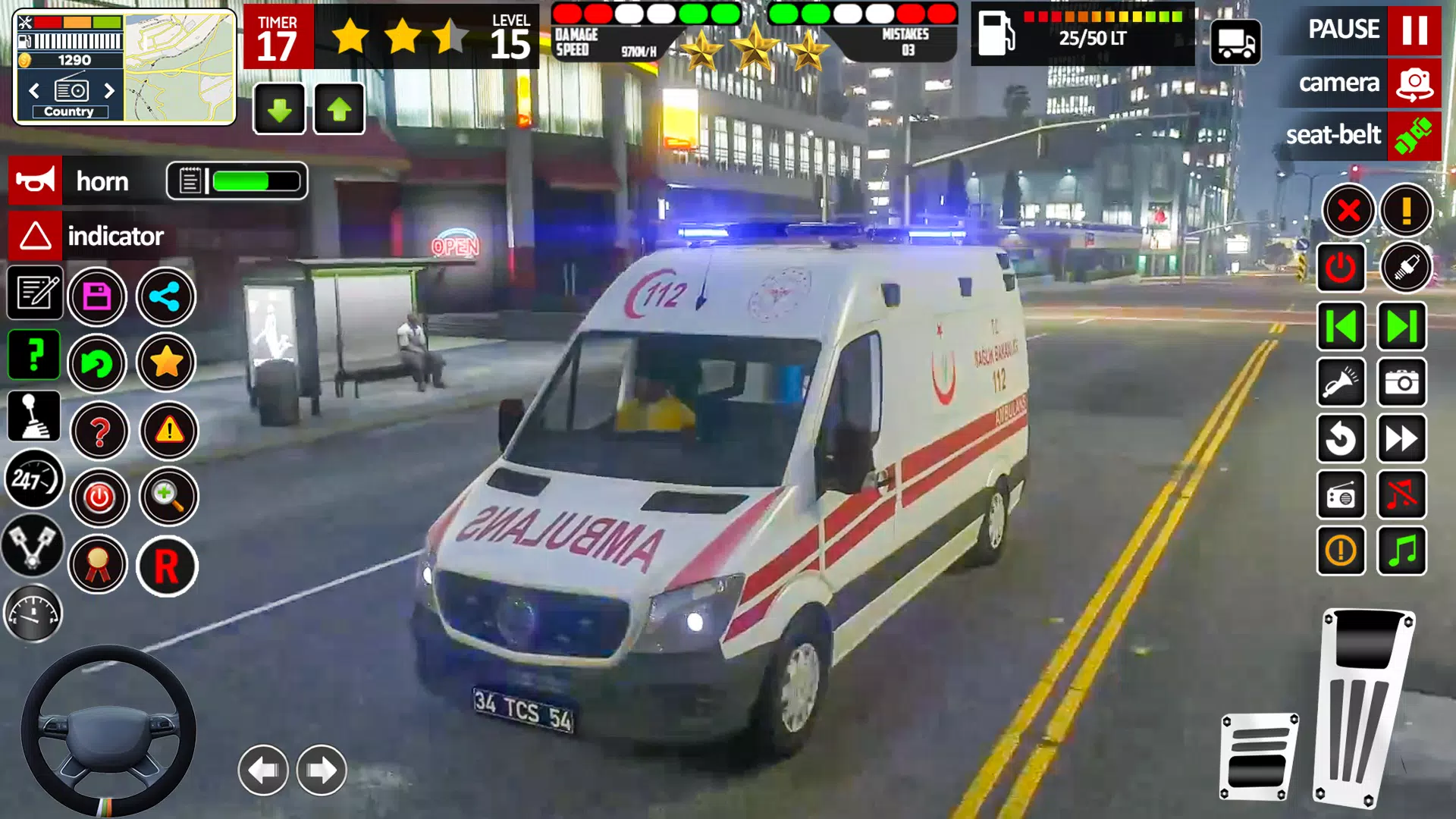
Task: Activate the red R reverse button
Action: 167,566
